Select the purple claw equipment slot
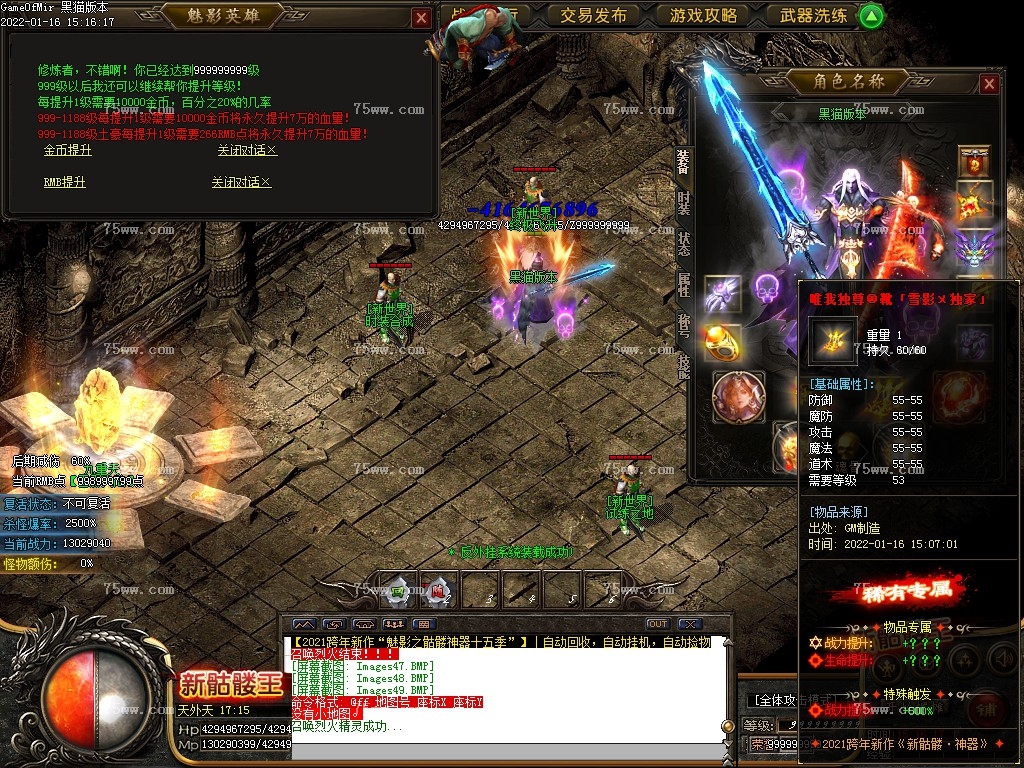Image resolution: width=1024 pixels, height=768 pixels. click(x=722, y=294)
